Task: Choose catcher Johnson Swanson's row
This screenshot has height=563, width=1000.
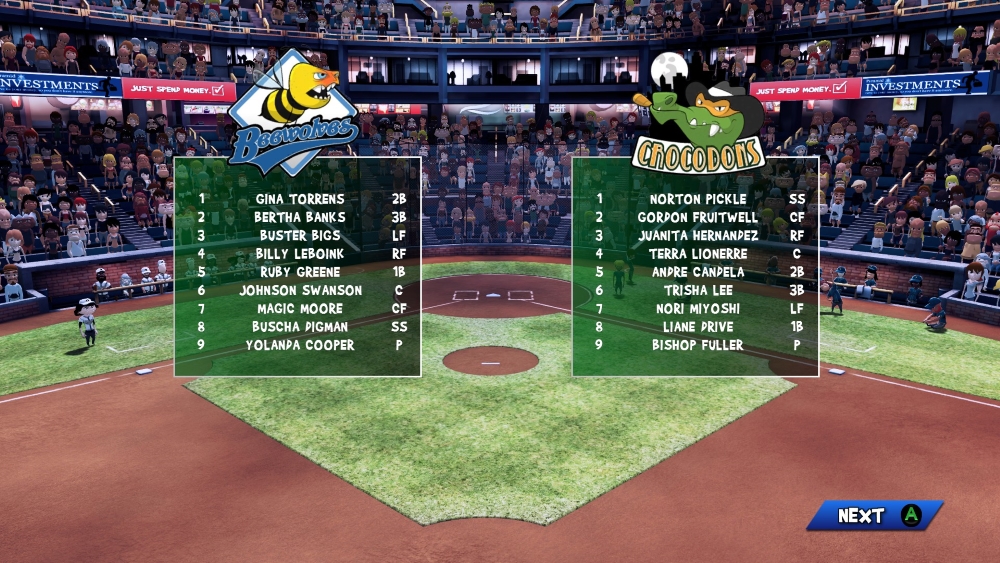Action: pos(300,290)
